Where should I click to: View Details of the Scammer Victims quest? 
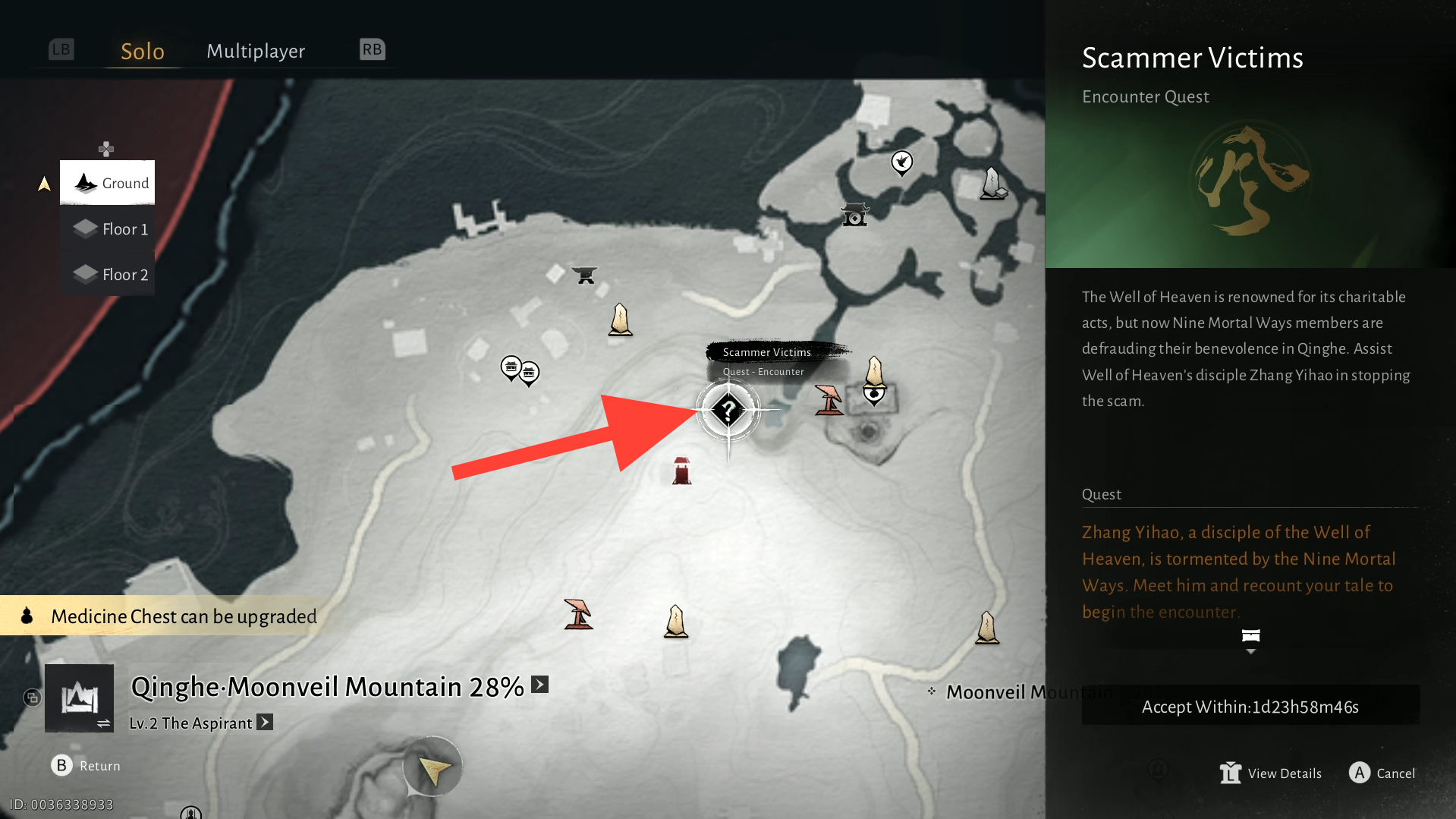(1271, 773)
